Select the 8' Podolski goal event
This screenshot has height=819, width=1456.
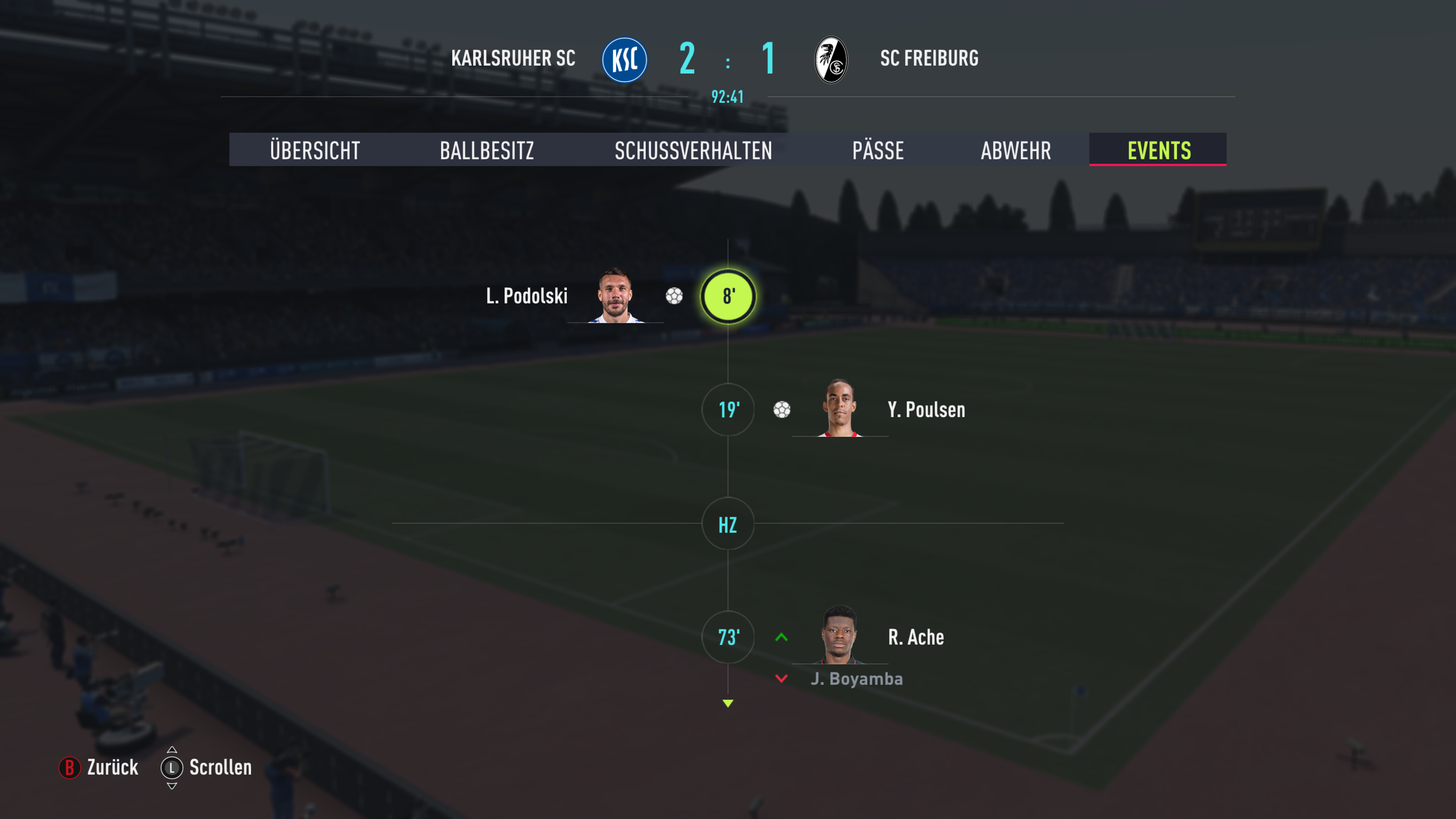coord(728,296)
